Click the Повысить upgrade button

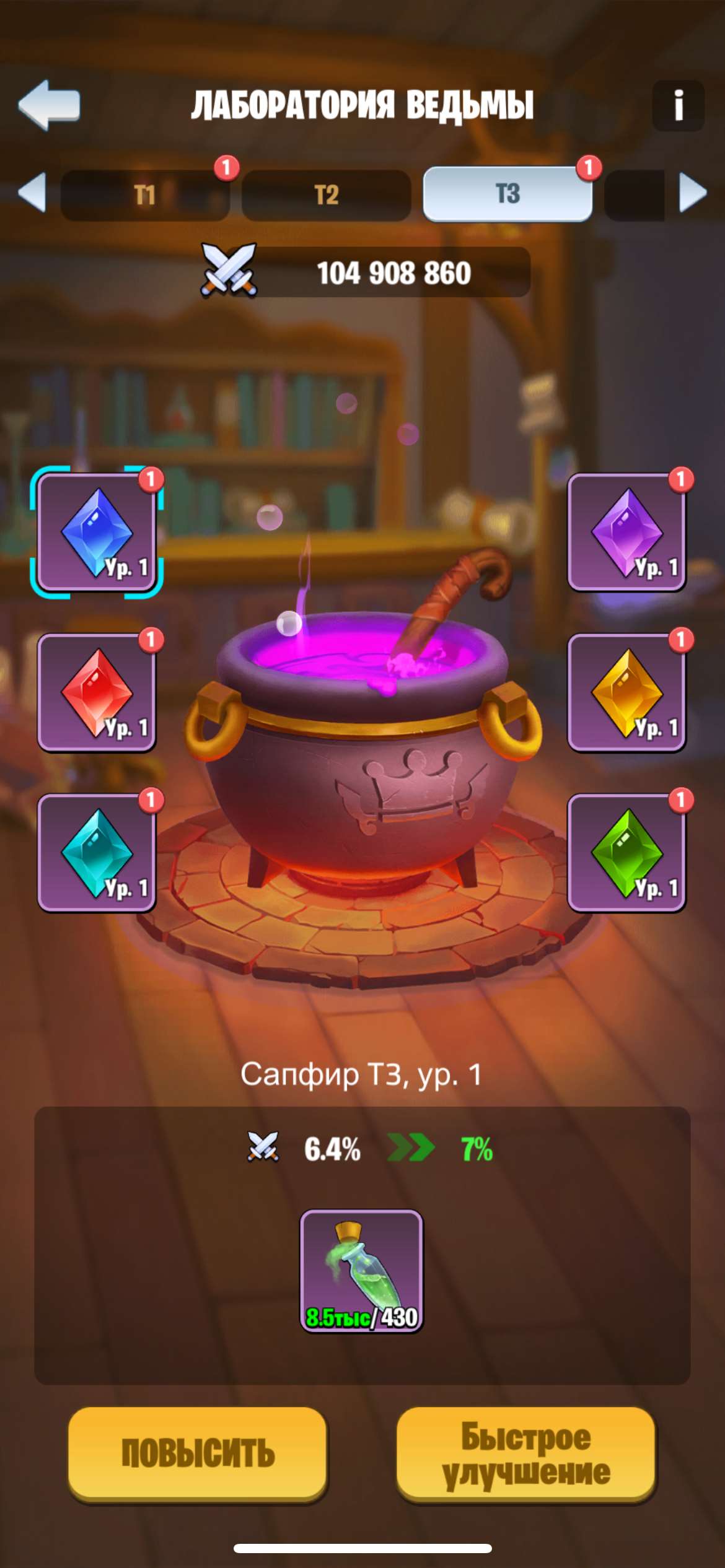point(198,1453)
